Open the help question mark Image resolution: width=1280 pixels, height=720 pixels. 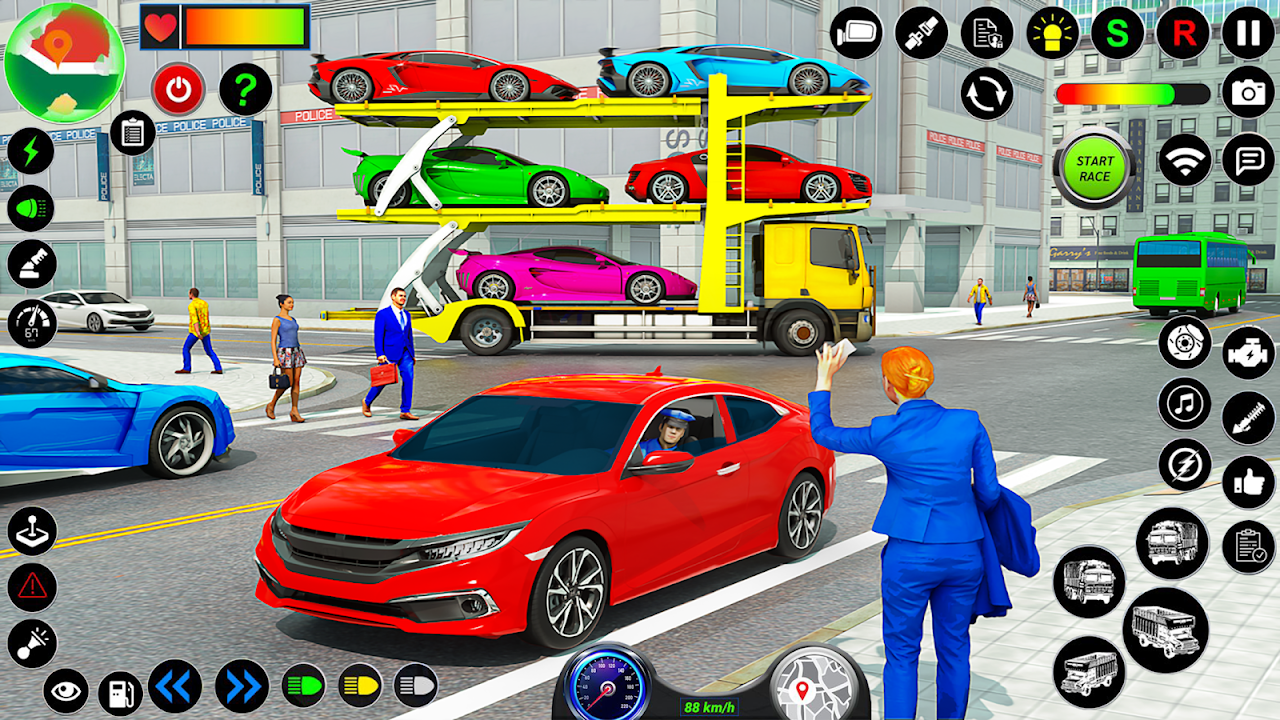pos(245,90)
